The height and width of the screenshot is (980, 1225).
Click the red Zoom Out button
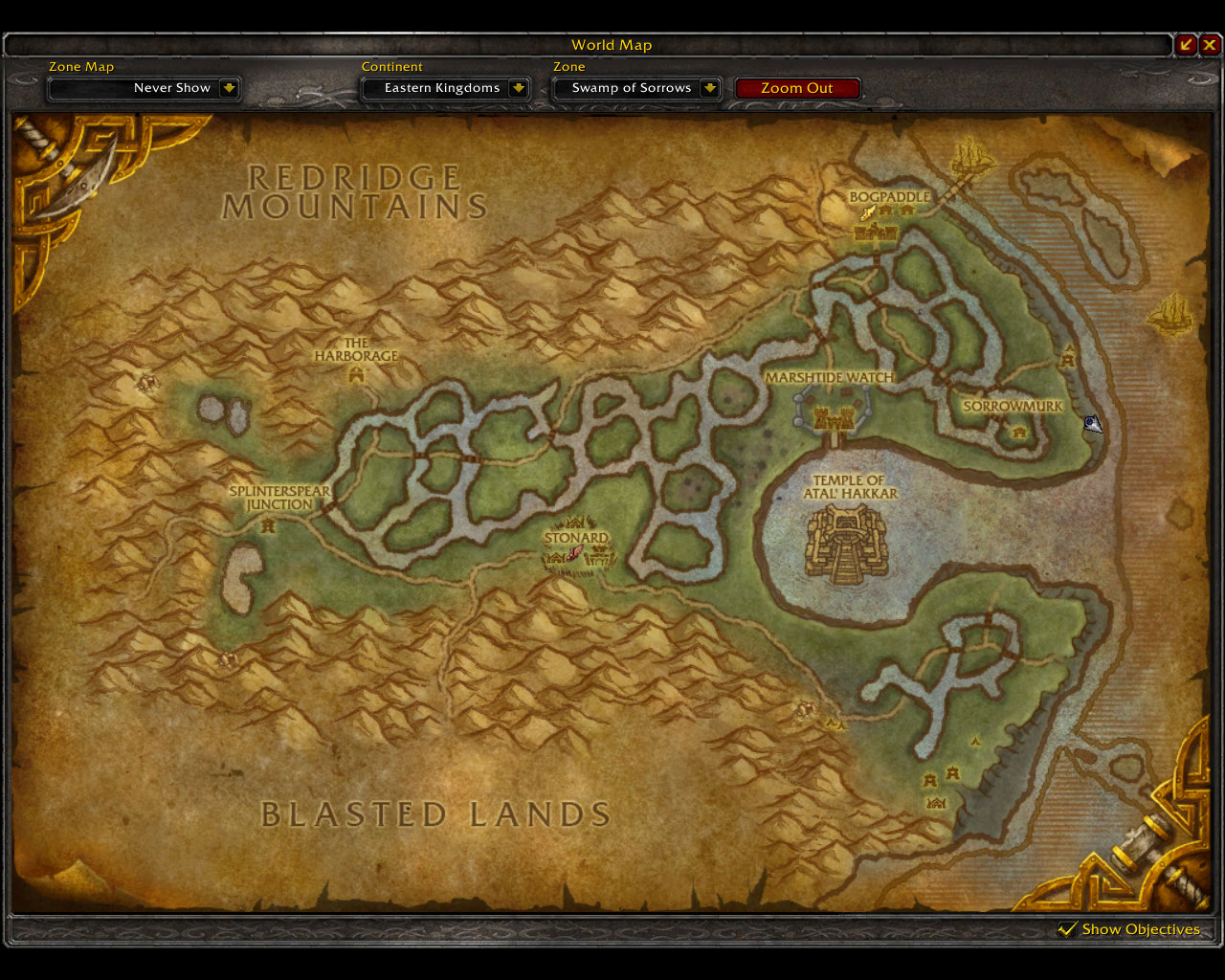click(797, 88)
